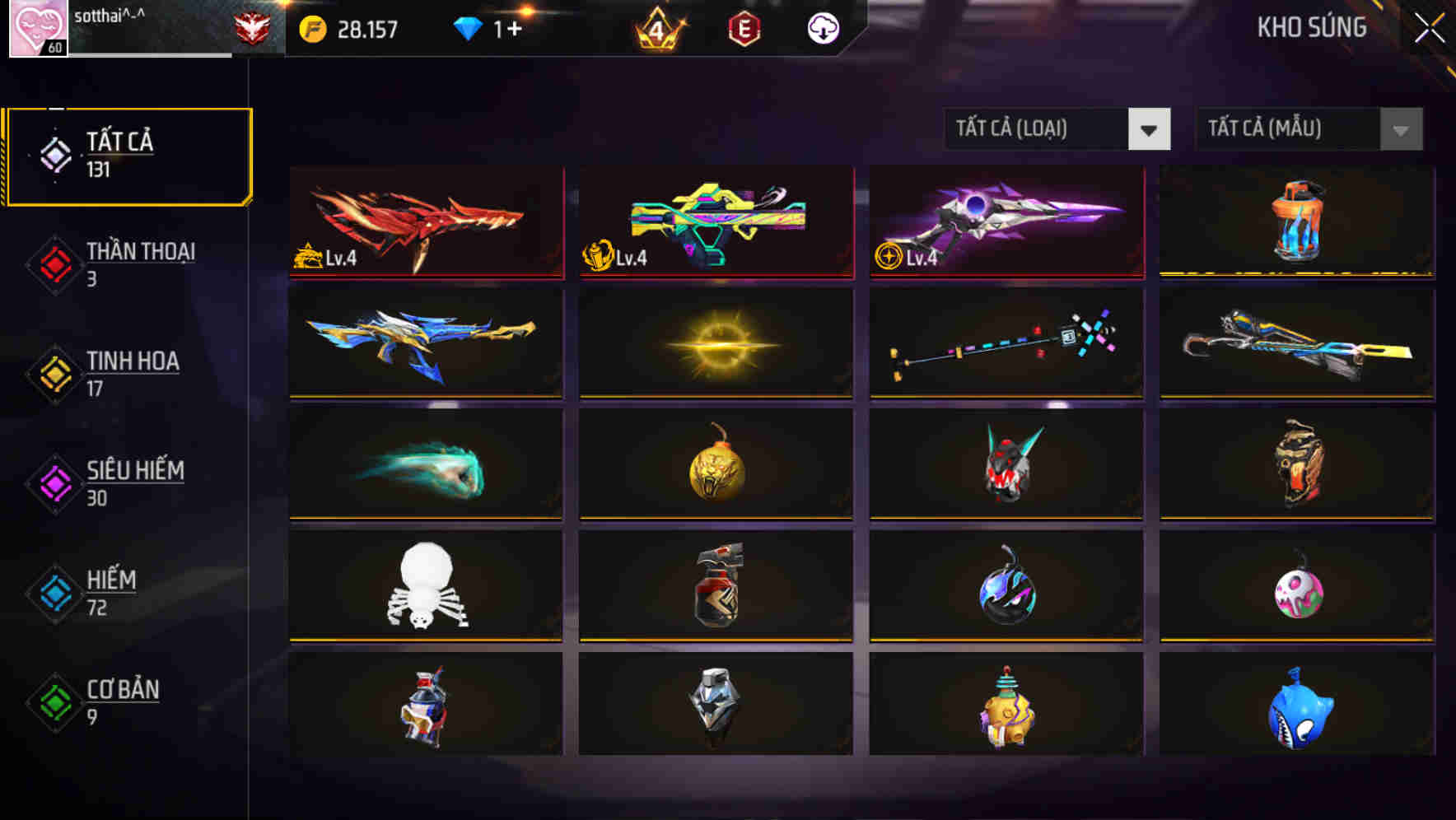Click the SIÊU HIẾM purple gem icon
1456x820 pixels.
[53, 485]
